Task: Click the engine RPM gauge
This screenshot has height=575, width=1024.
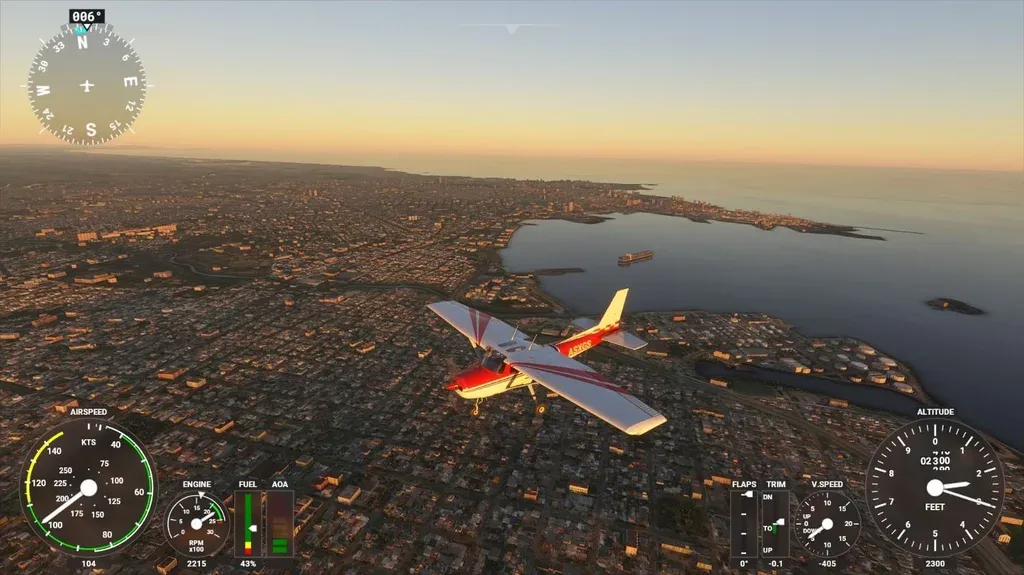Action: [197, 523]
